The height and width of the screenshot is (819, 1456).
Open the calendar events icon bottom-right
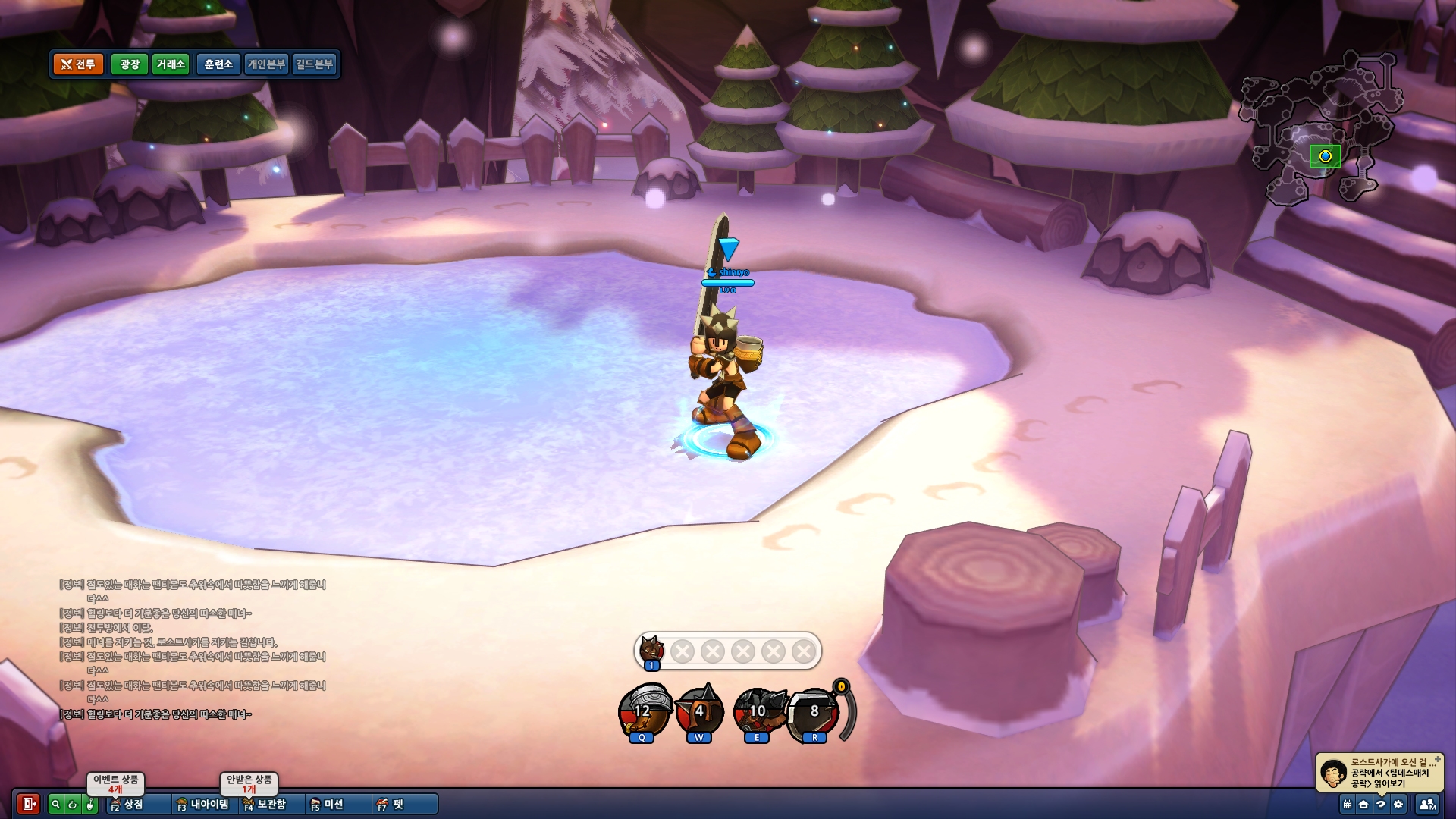(x=1347, y=805)
